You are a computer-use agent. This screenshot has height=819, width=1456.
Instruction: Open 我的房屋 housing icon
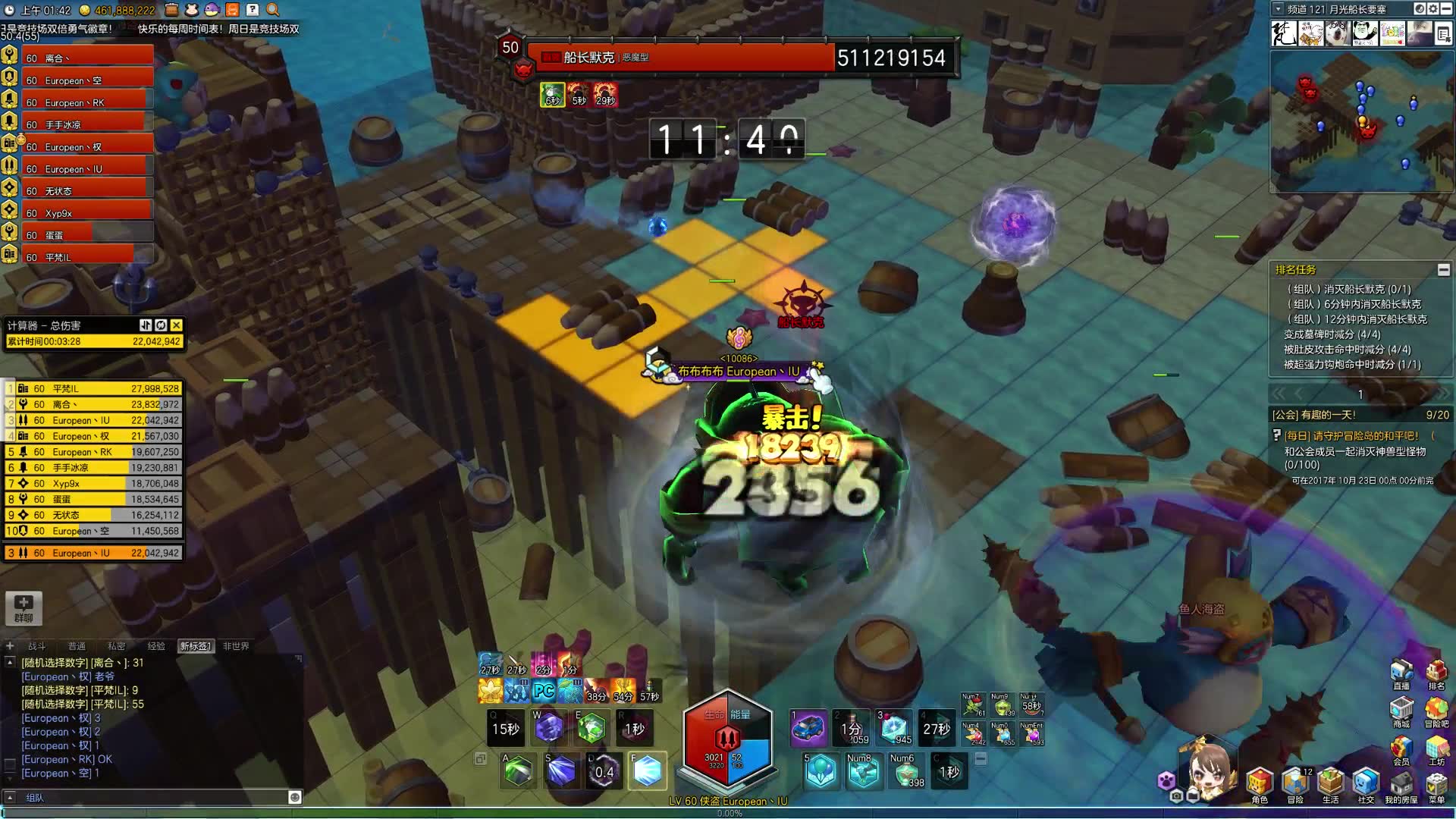point(1401,785)
